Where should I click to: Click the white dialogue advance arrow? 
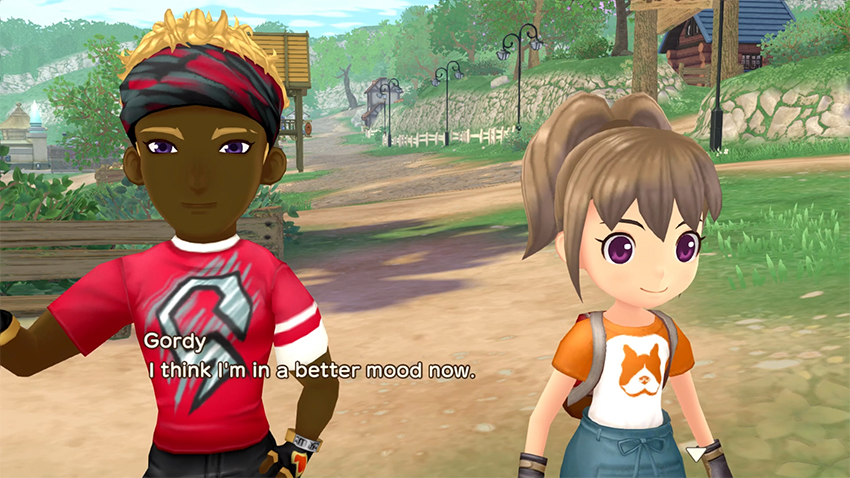[x=695, y=454]
